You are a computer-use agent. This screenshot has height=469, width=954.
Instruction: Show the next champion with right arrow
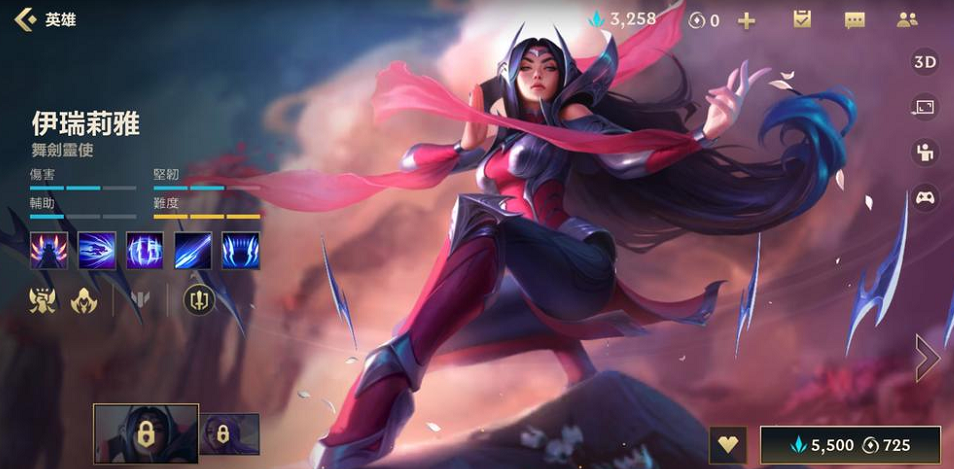[x=927, y=356]
